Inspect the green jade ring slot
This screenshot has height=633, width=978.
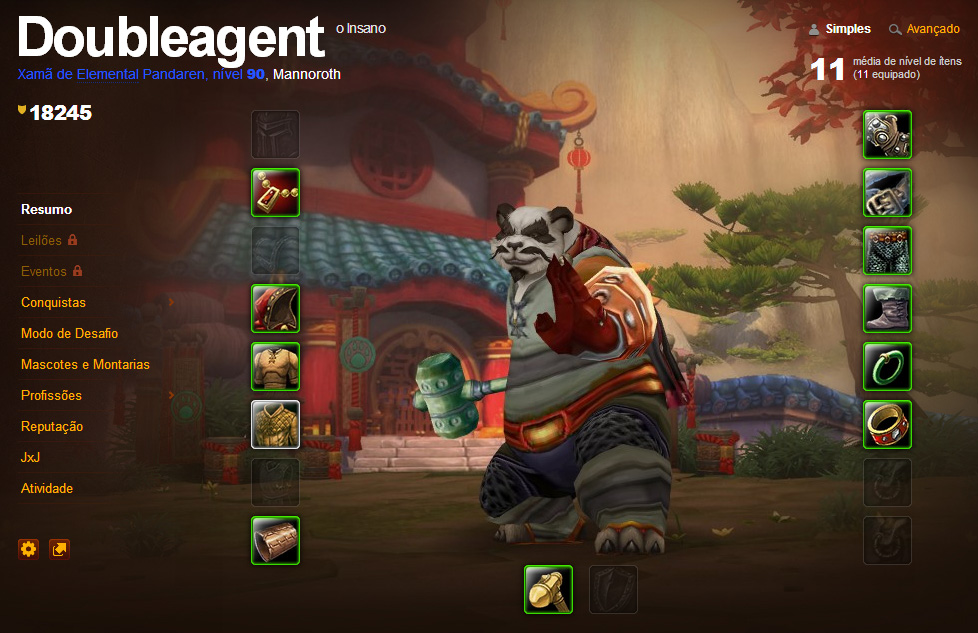click(887, 366)
